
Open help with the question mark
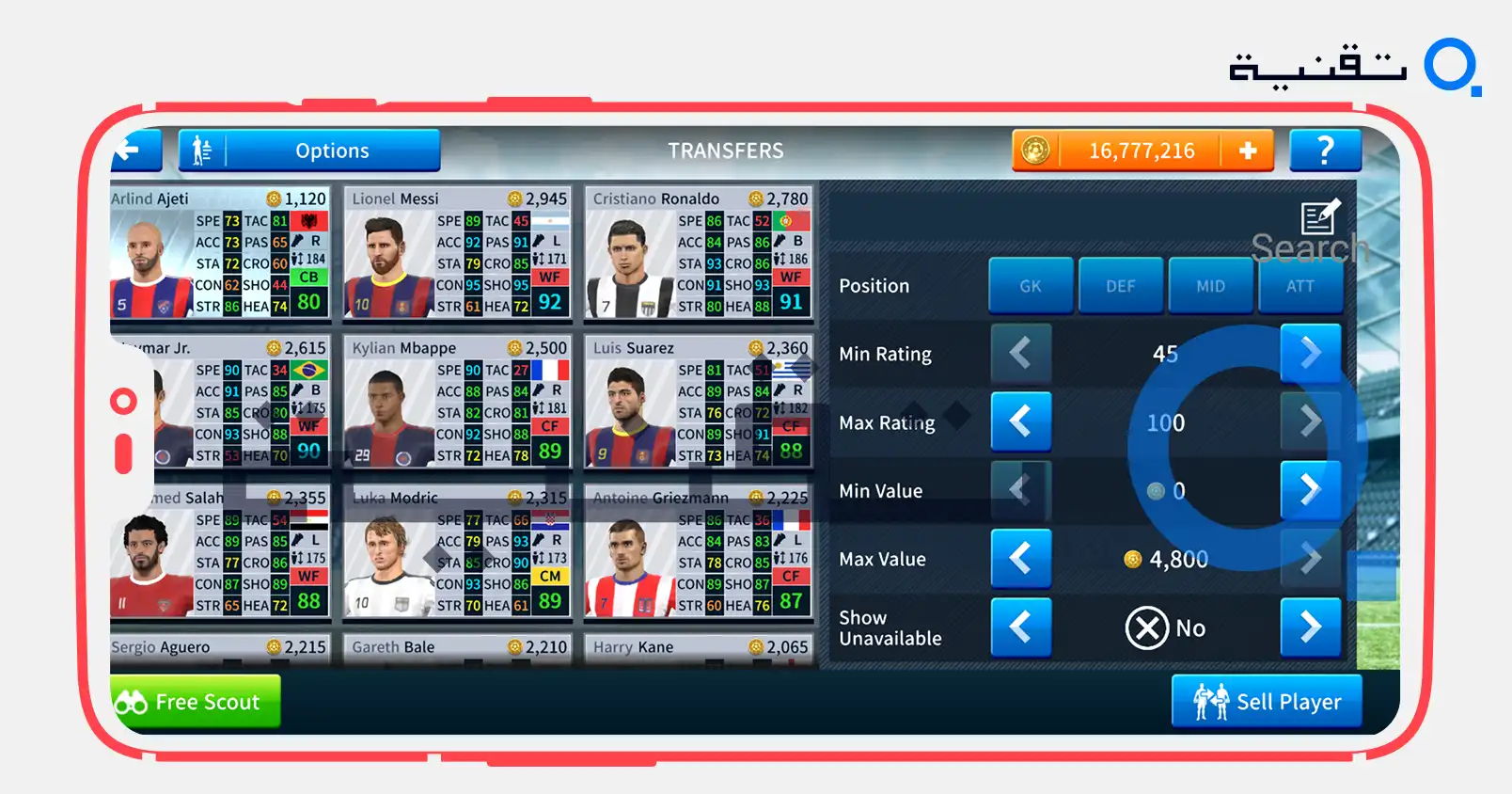click(1325, 151)
